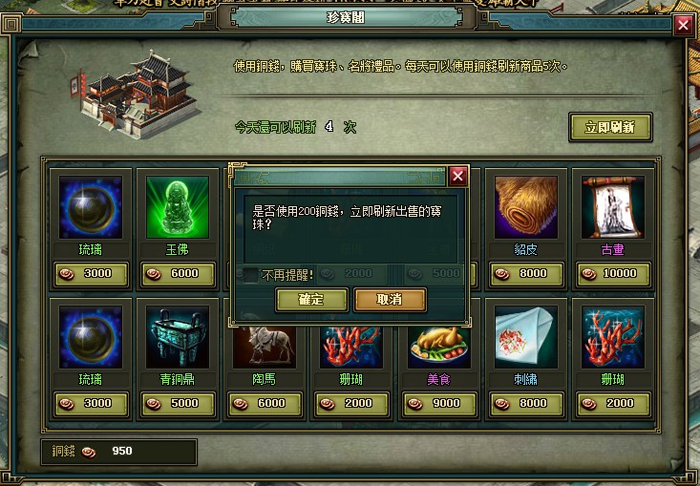The height and width of the screenshot is (486, 700).
Task: Confirm the 200 copper refresh with 確定
Action: [311, 299]
